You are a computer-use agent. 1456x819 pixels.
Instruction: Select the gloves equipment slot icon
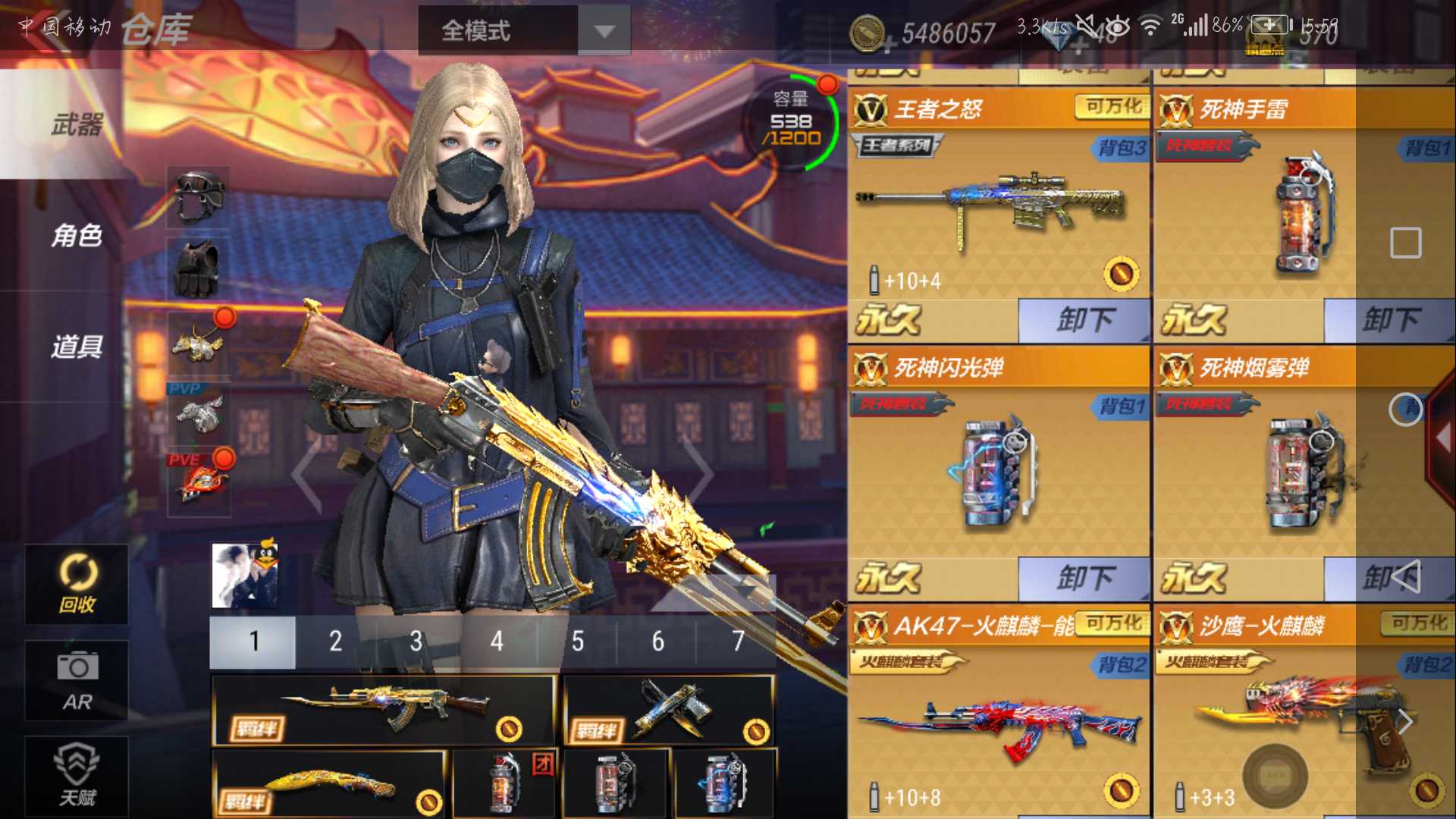pyautogui.click(x=199, y=269)
